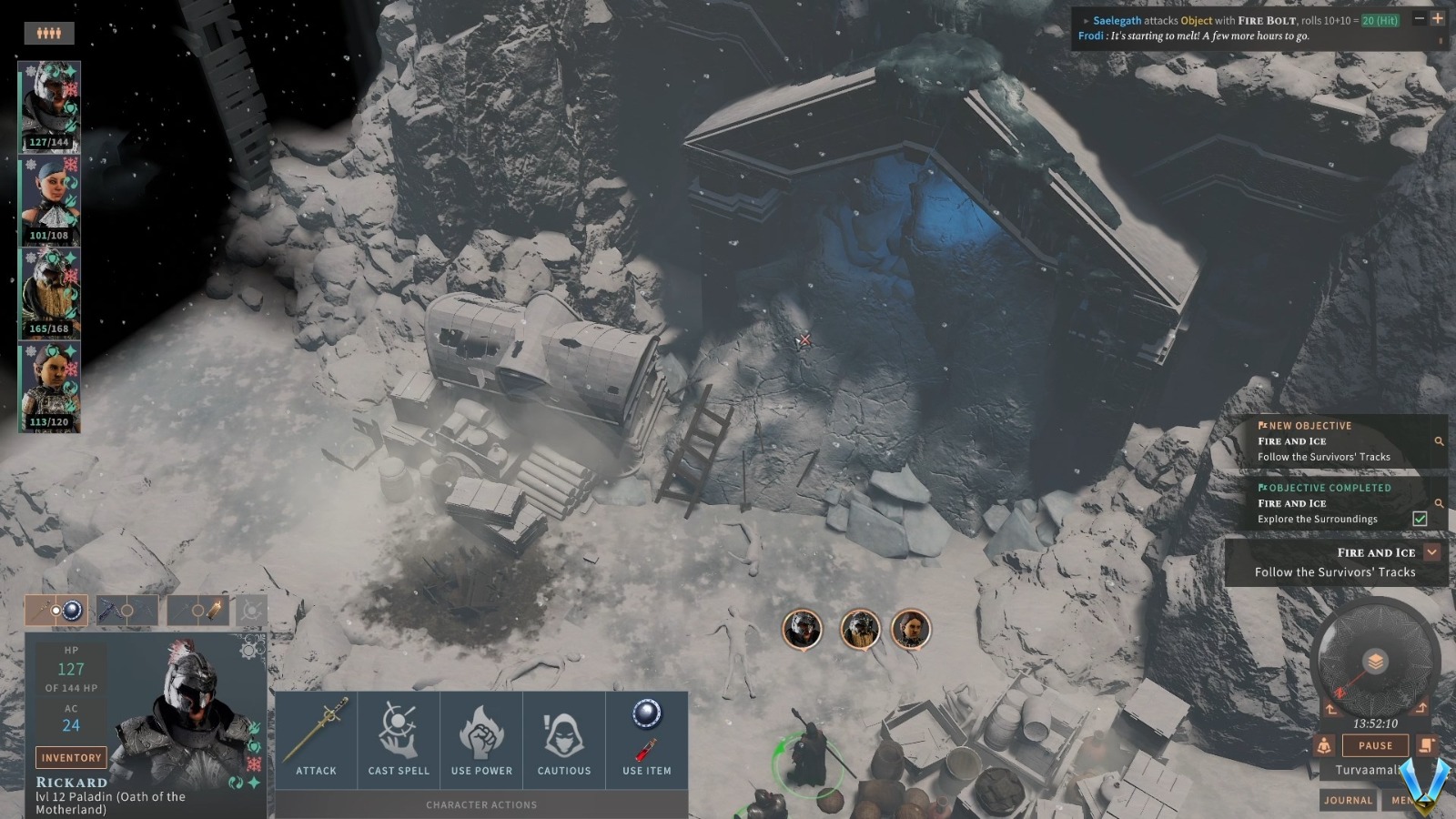This screenshot has width=1456, height=819.
Task: Click the rest (meditating figure) icon
Action: (x=1324, y=745)
